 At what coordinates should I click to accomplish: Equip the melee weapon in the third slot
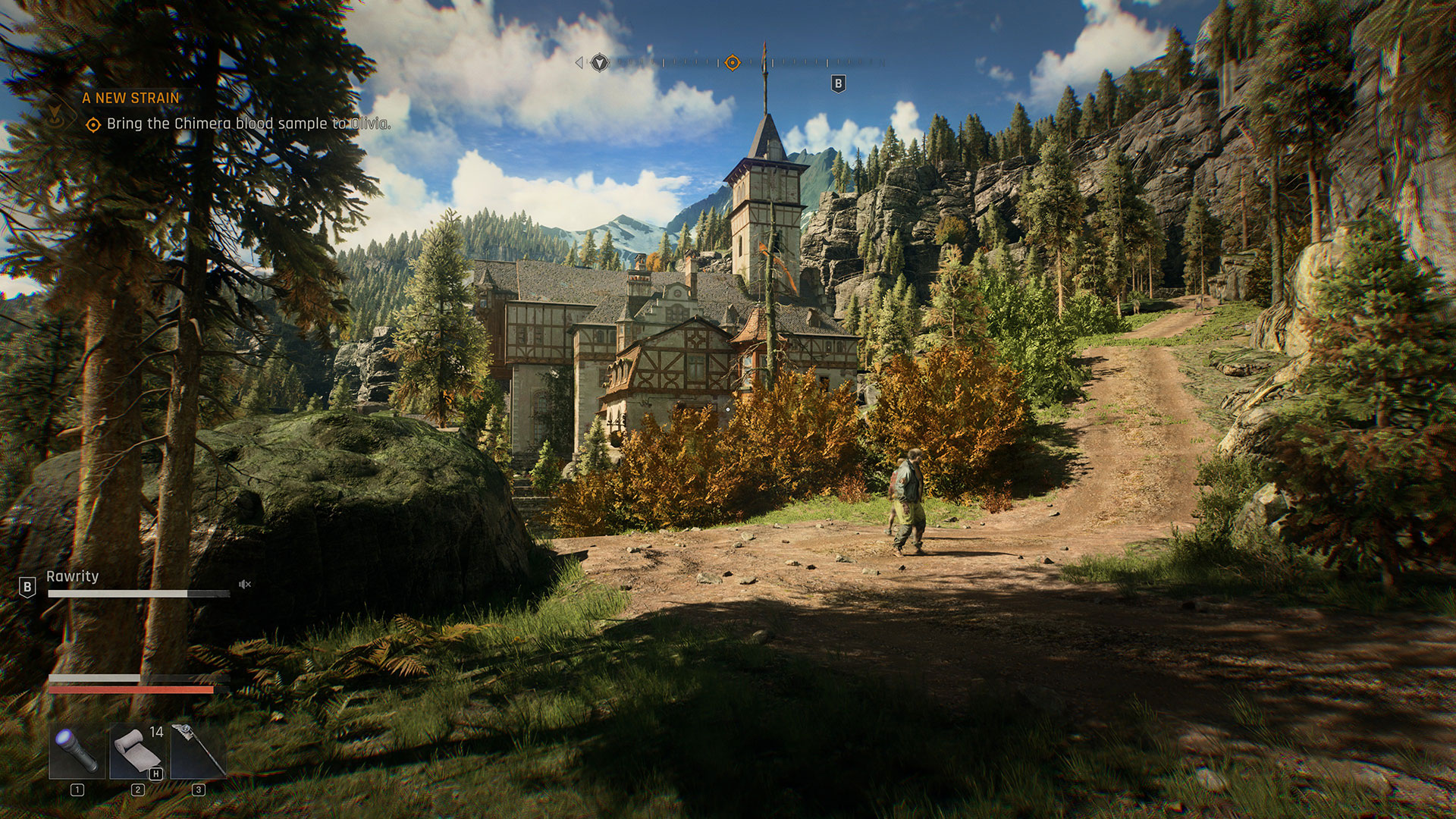(x=198, y=751)
